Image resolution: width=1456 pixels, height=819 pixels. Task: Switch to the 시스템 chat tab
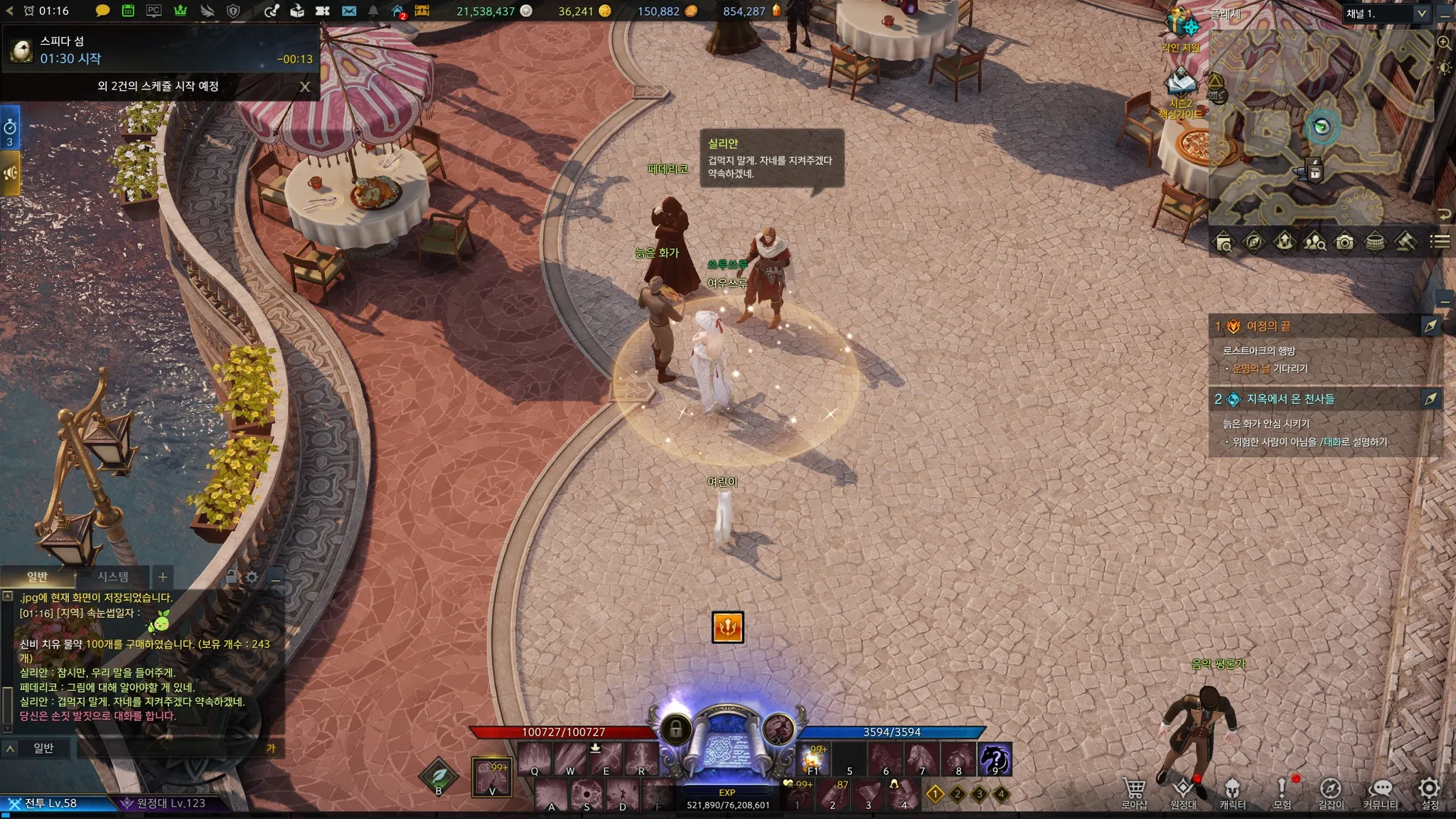pos(113,577)
